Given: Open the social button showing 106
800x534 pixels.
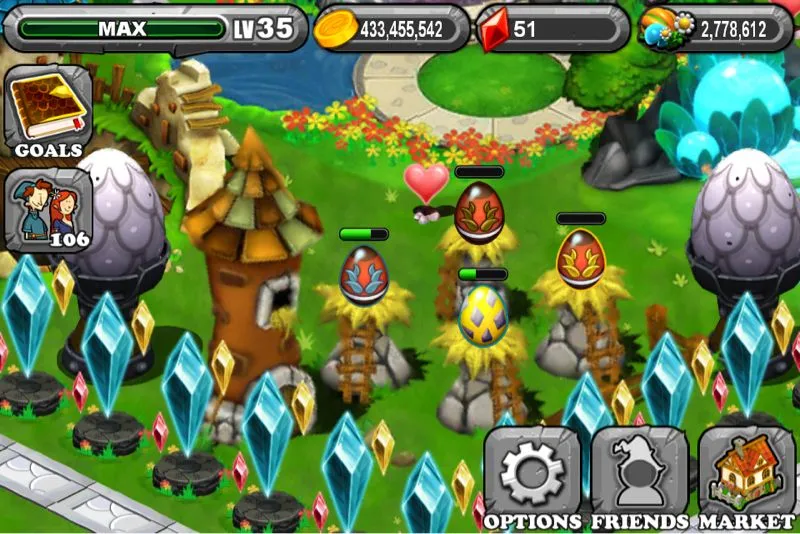Looking at the screenshot, I should [48, 211].
